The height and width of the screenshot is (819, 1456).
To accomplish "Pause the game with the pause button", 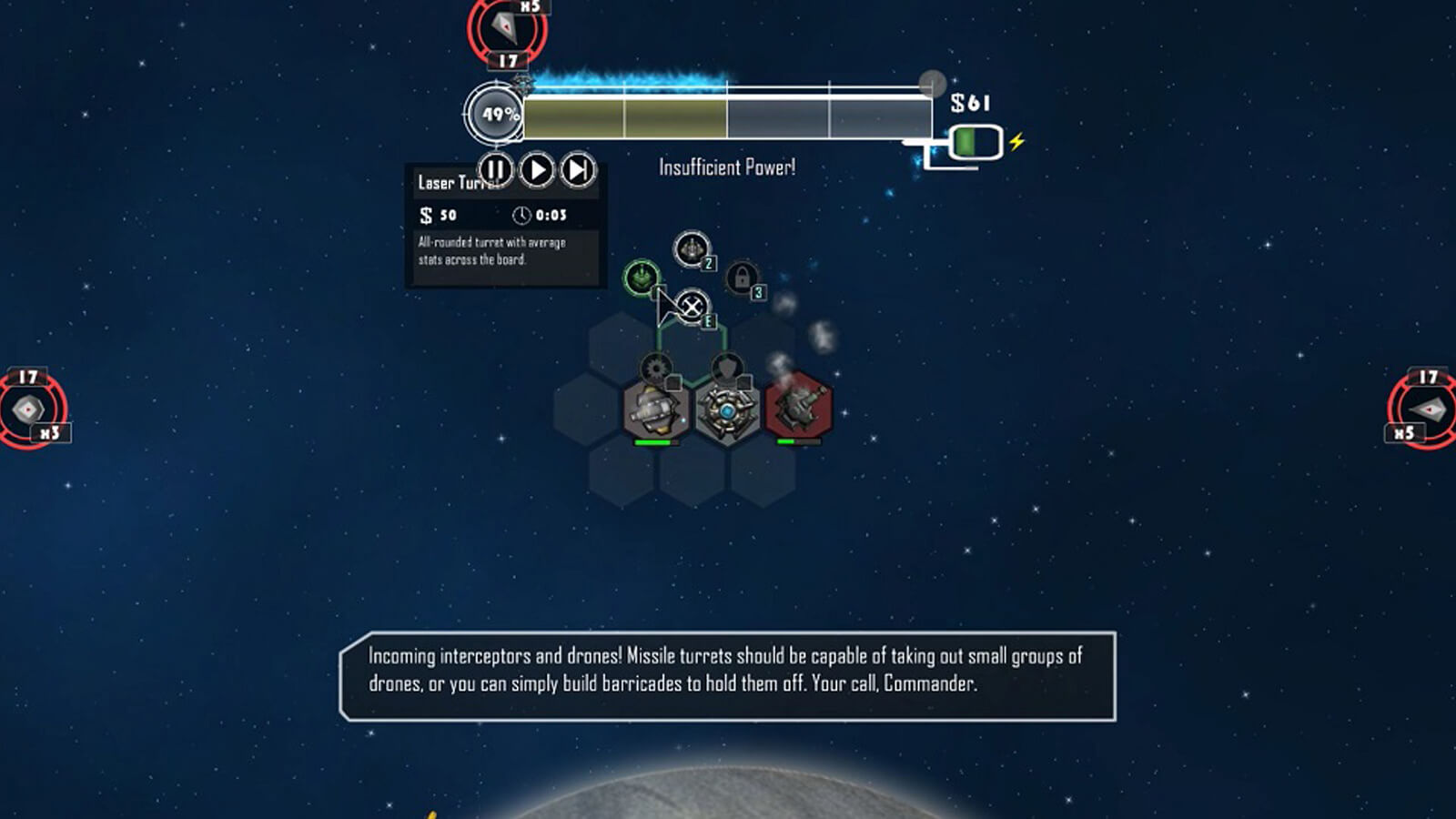I will click(495, 170).
